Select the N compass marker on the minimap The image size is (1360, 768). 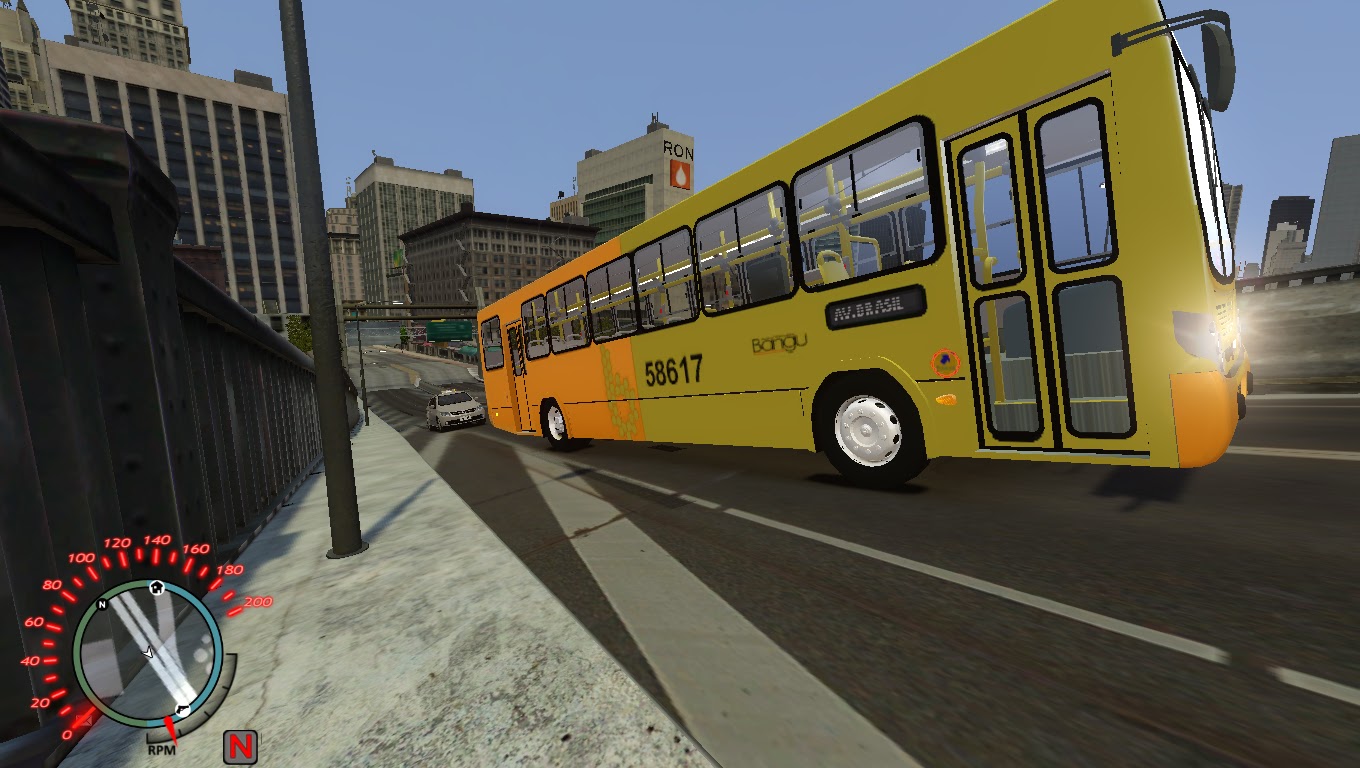point(101,605)
